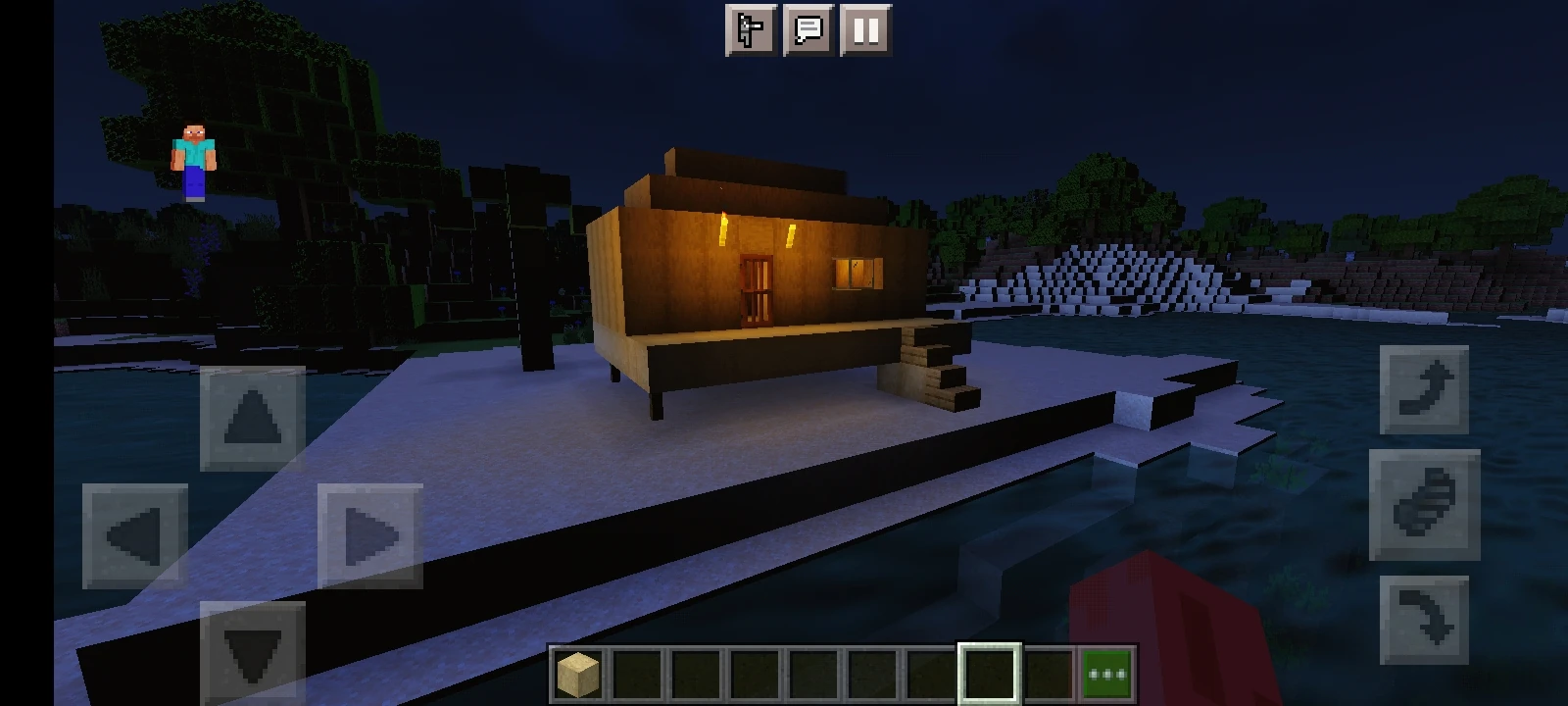
Task: Tap the torch inside the house
Action: pyautogui.click(x=722, y=230)
